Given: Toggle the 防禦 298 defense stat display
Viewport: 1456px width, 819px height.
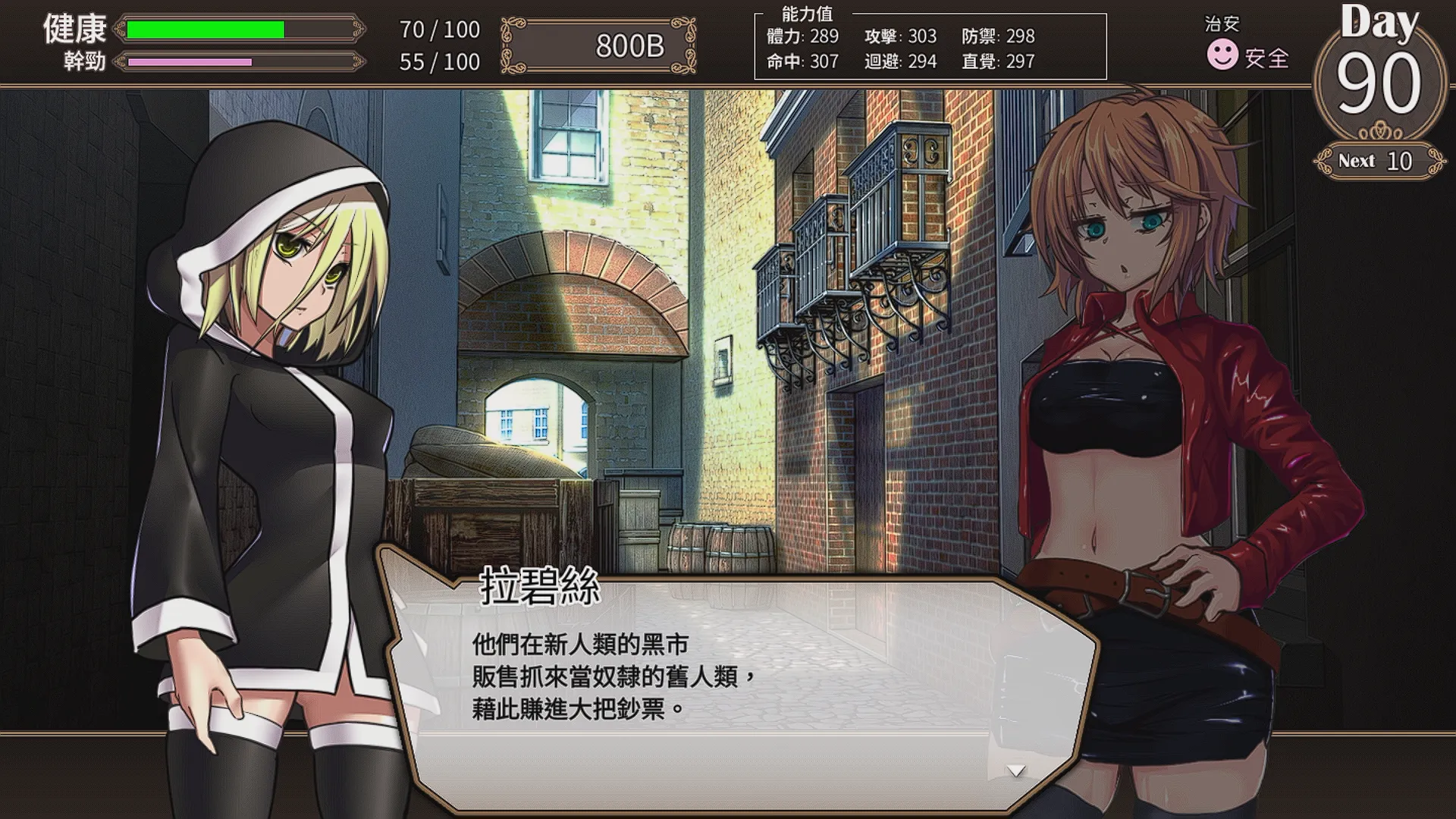Looking at the screenshot, I should tap(1001, 36).
